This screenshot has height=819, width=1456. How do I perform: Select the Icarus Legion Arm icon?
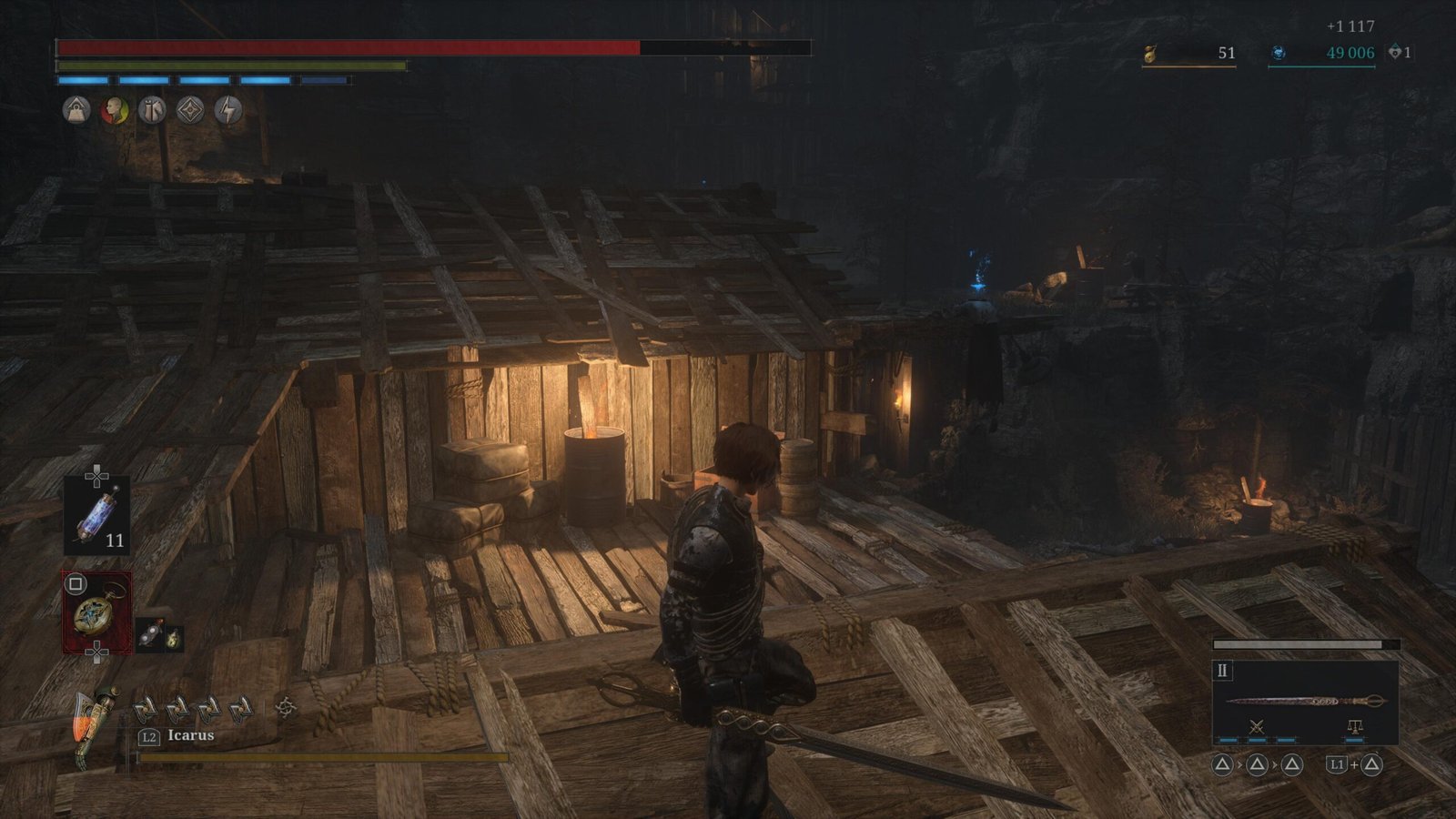(96, 725)
